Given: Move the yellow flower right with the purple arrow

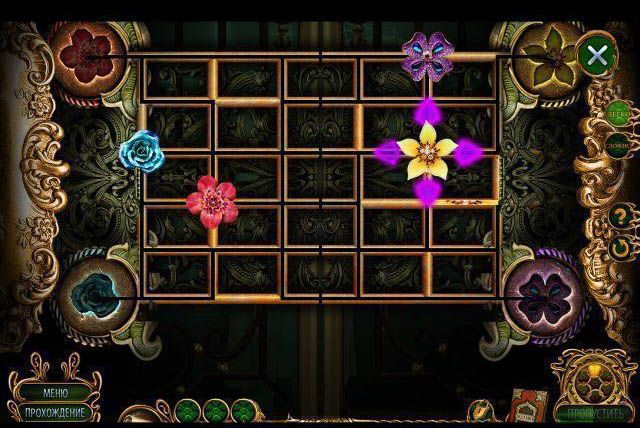Looking at the screenshot, I should (468, 152).
